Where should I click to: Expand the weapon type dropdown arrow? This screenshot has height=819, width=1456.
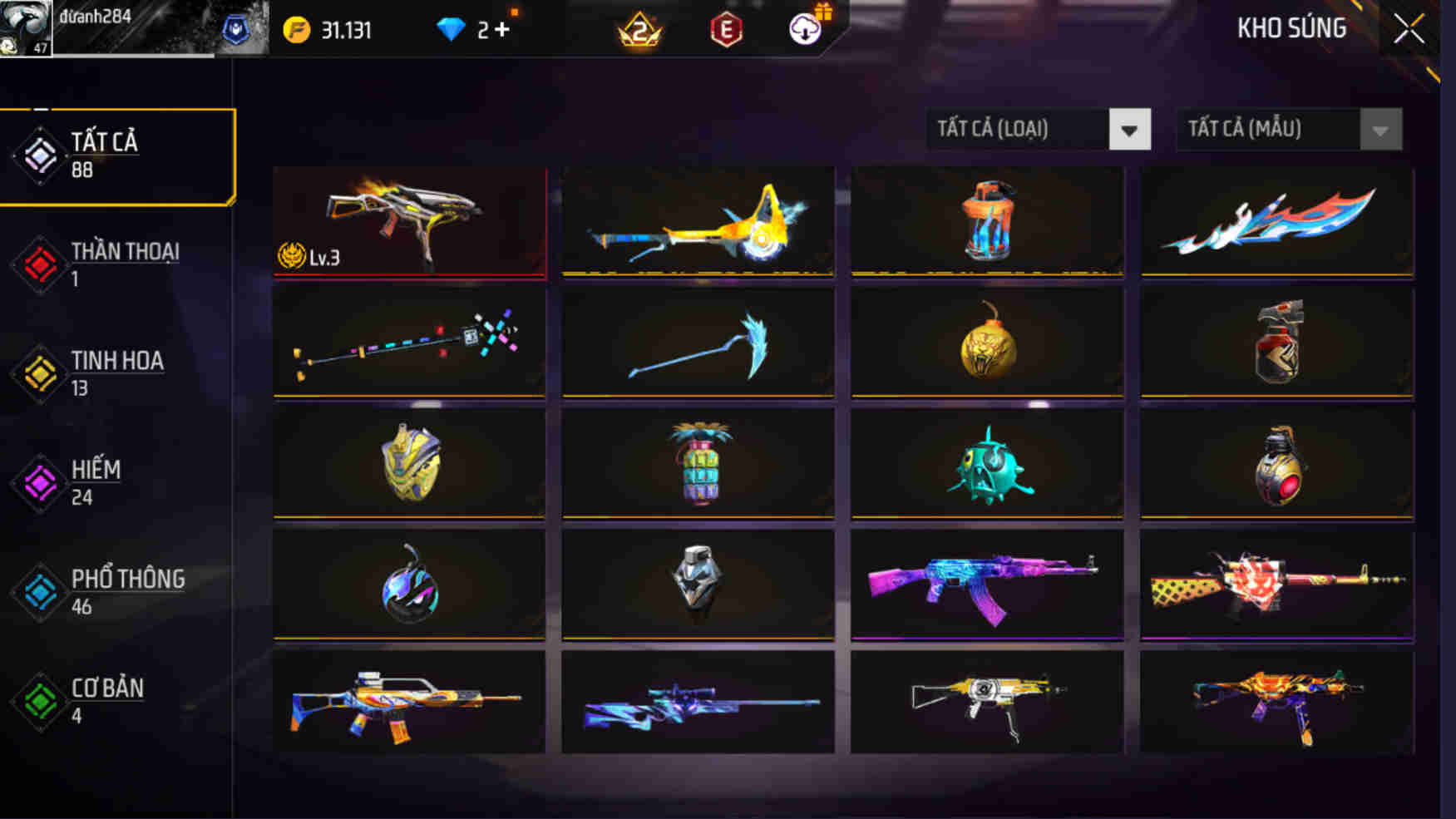(x=1131, y=130)
